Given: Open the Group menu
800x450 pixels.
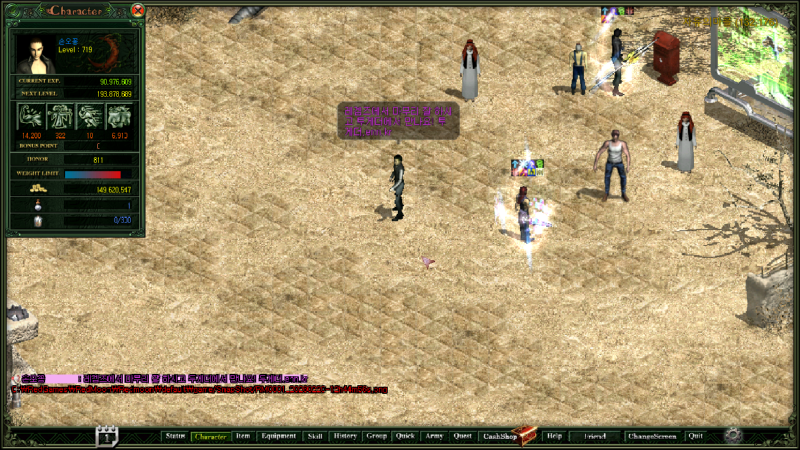Looking at the screenshot, I should pos(376,437).
